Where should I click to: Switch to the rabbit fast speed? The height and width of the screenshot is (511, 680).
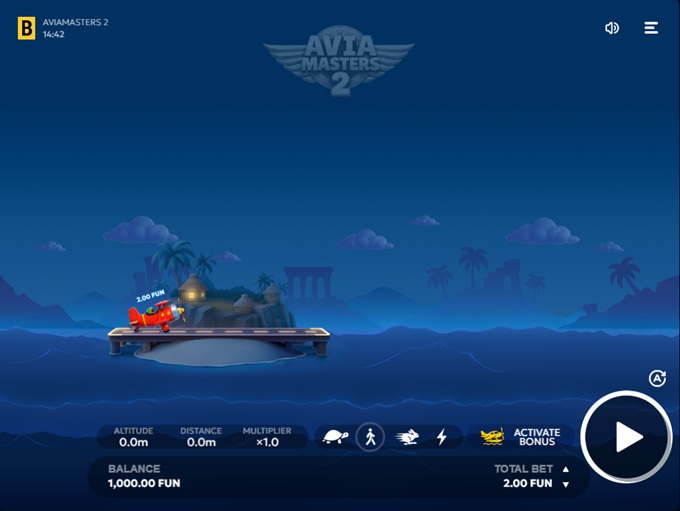(x=407, y=437)
